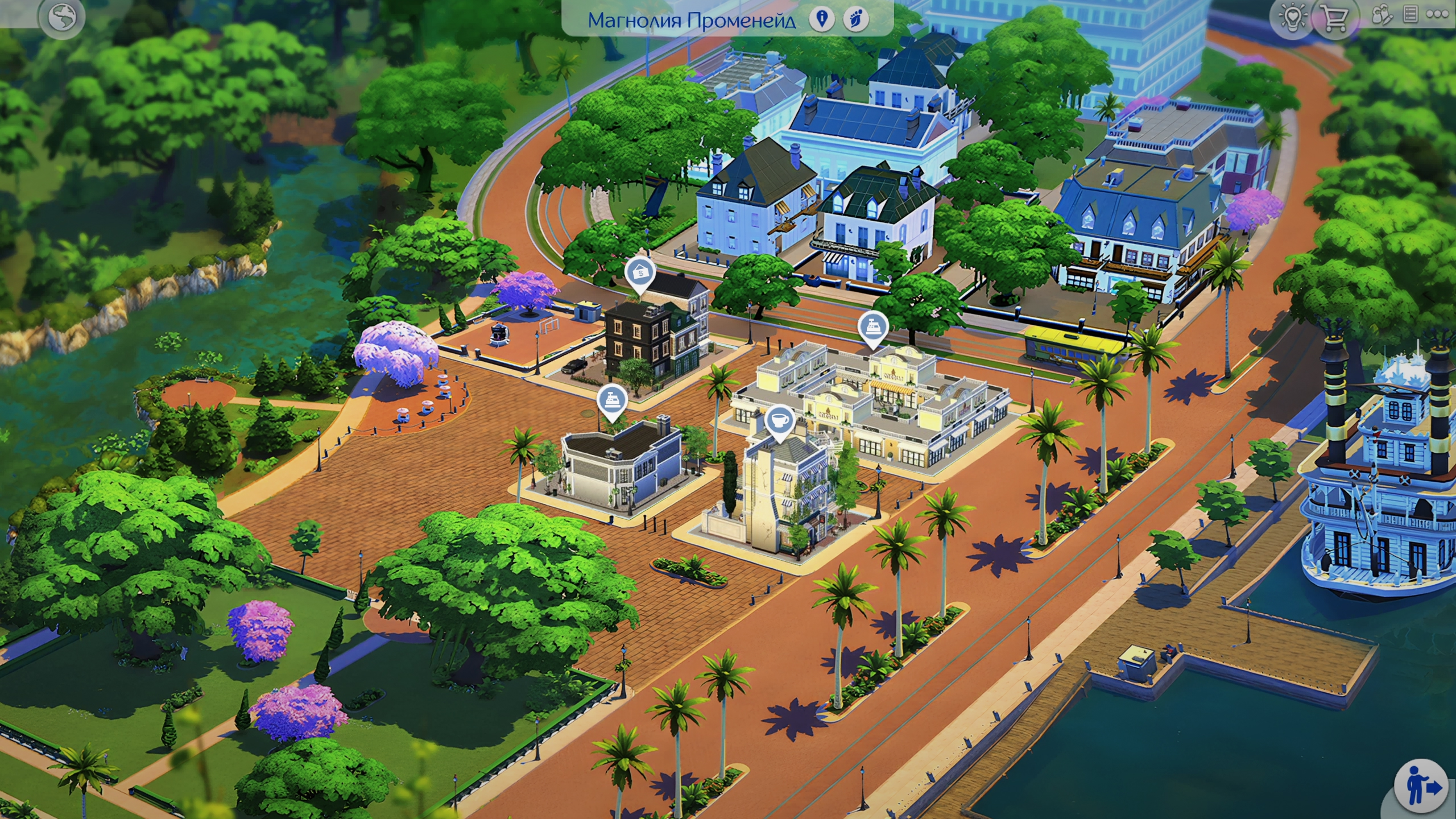Open the eco footprint leaf icon
This screenshot has height=819, width=1456.
coord(856,19)
